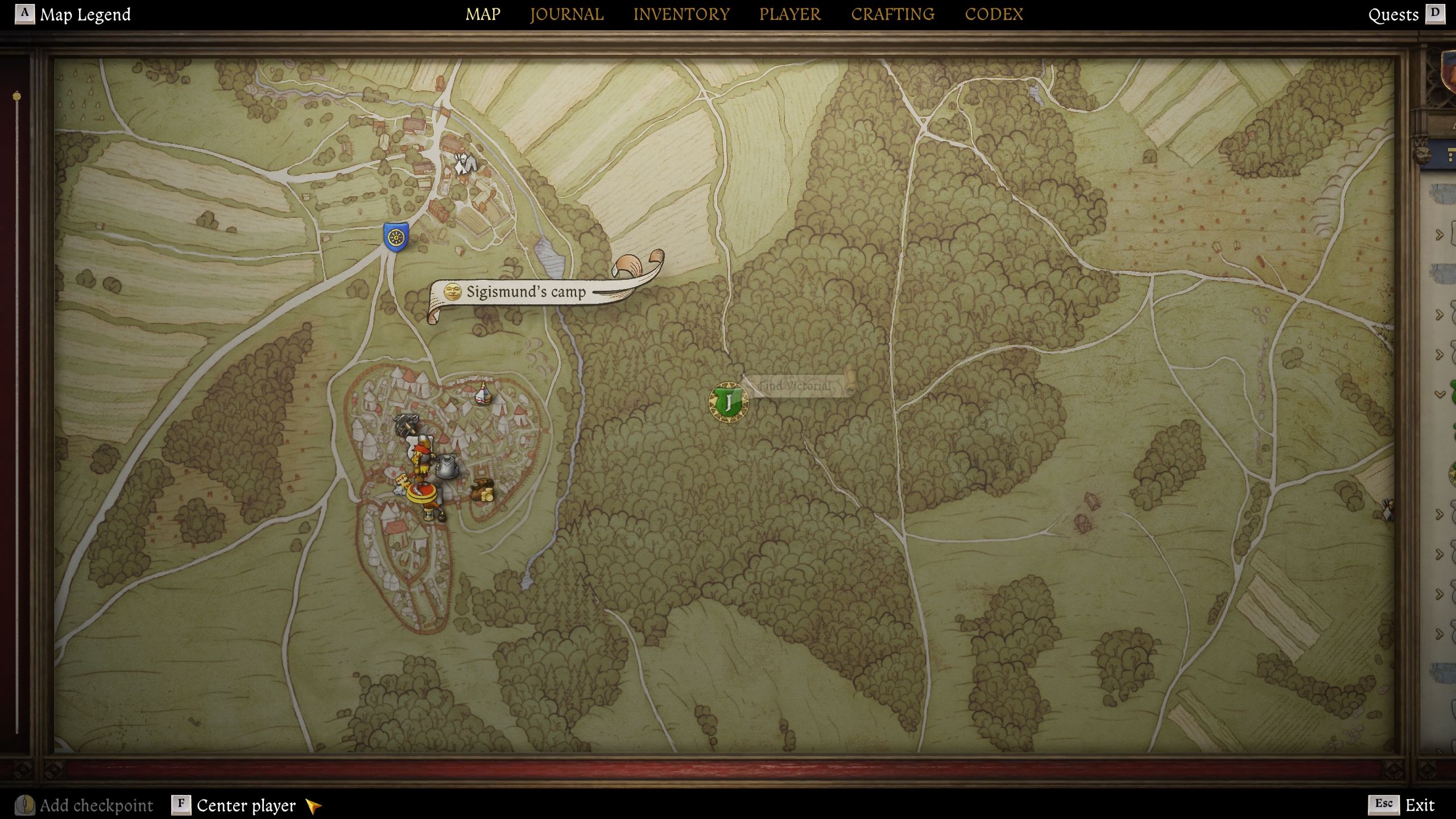Image resolution: width=1456 pixels, height=819 pixels.
Task: Select the CRAFTING menu heading
Action: [x=893, y=14]
